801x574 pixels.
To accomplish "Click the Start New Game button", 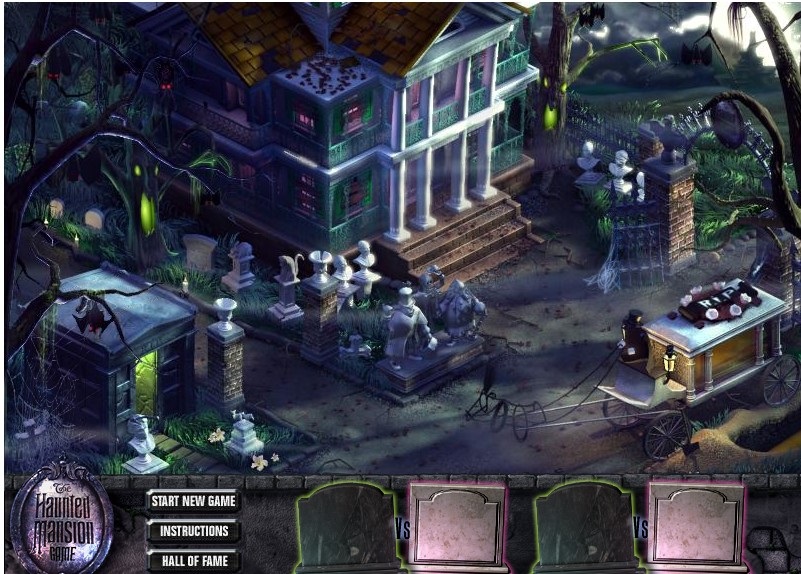I will coord(194,500).
